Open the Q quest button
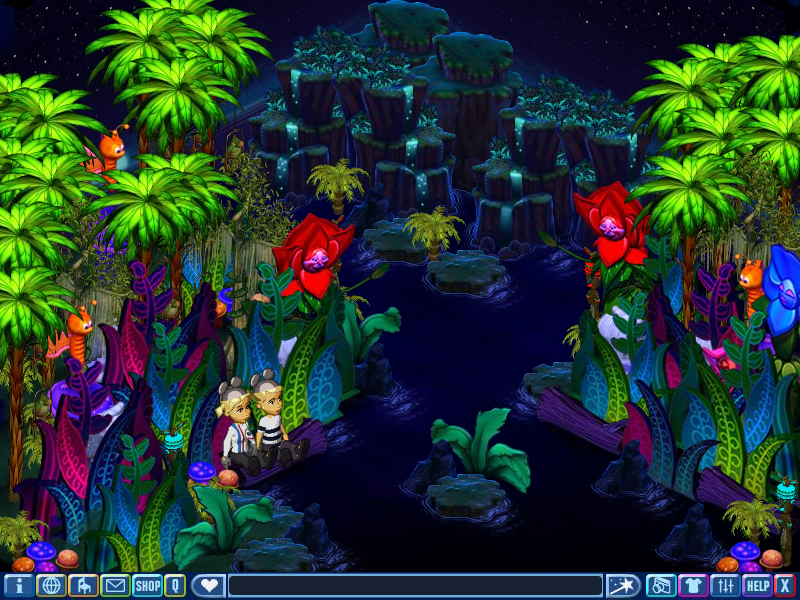Screen dimensions: 800x600 (175, 586)
